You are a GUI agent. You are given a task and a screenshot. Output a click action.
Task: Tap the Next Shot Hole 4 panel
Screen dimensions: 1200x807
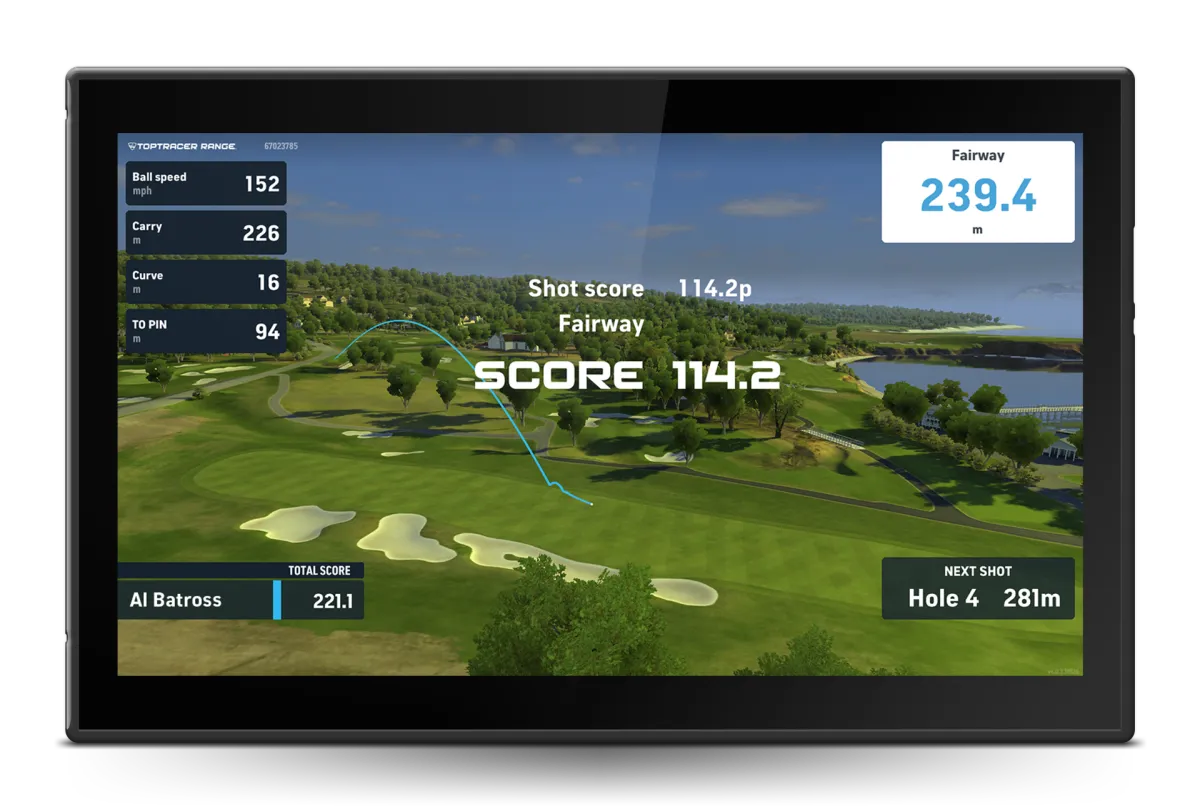coord(978,589)
